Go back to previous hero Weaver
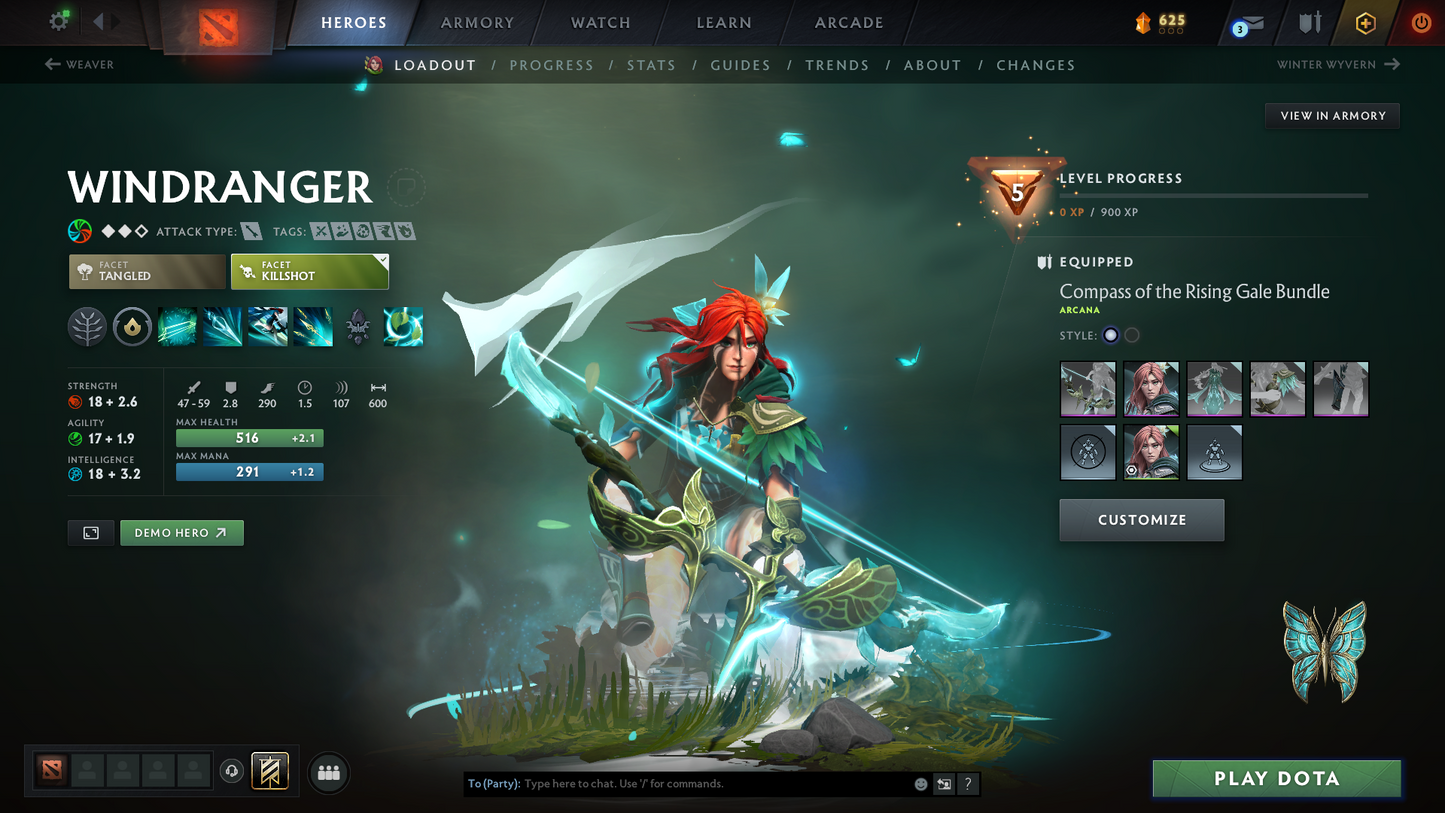This screenshot has width=1445, height=813. pyautogui.click(x=80, y=65)
